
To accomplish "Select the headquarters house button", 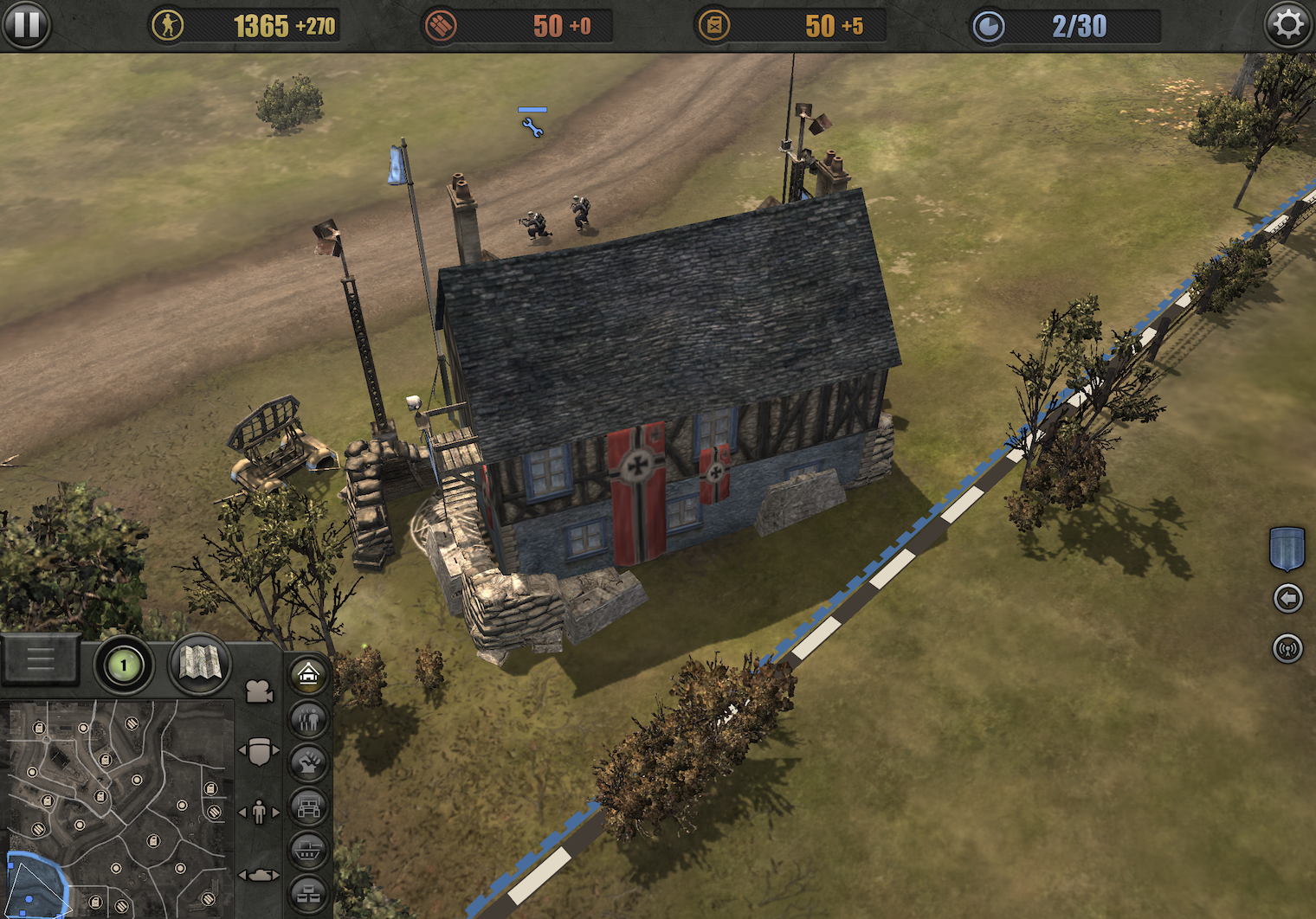I will pos(309,674).
